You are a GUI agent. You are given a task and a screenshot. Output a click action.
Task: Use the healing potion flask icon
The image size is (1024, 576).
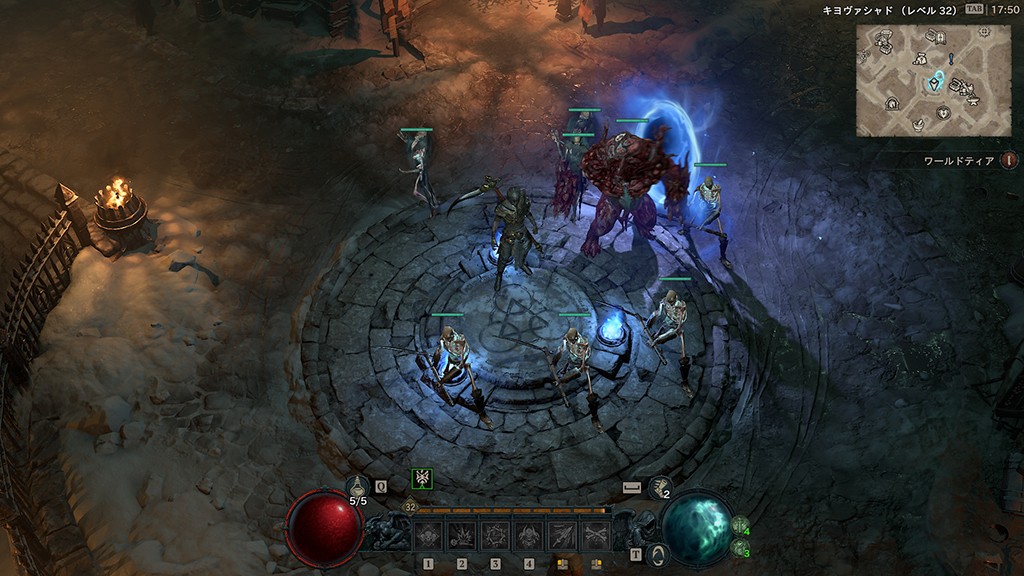pos(358,486)
